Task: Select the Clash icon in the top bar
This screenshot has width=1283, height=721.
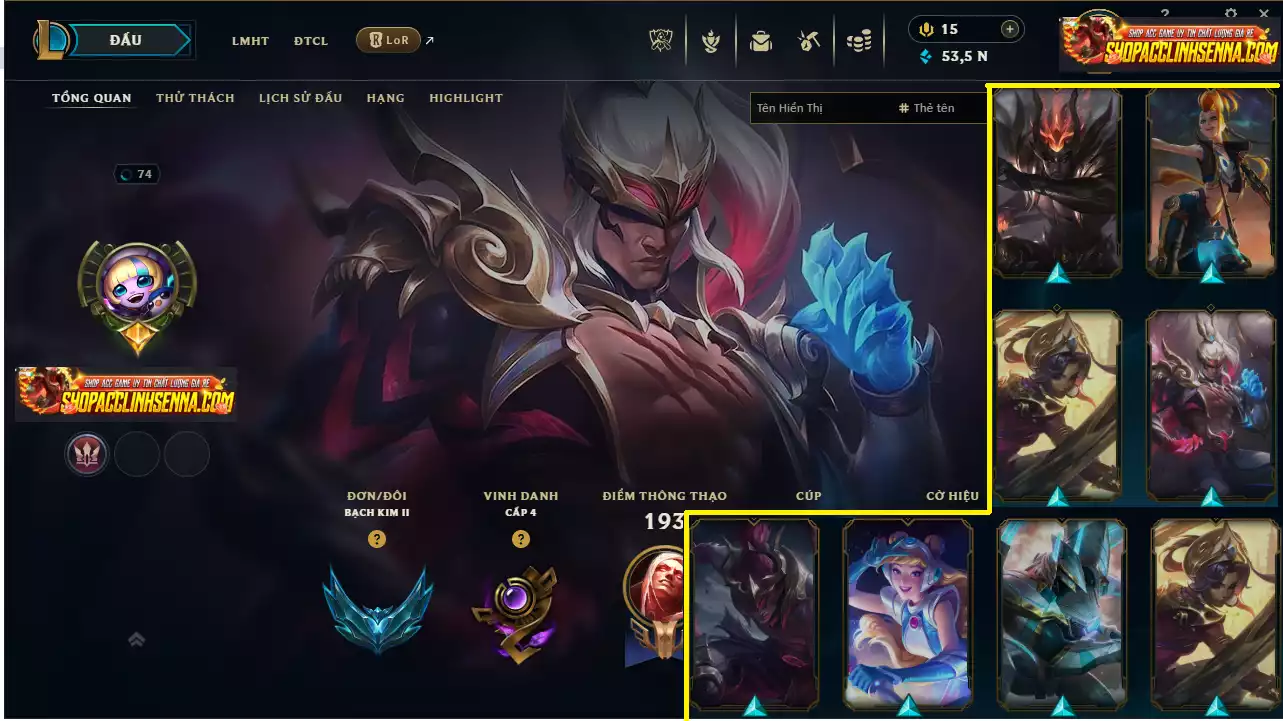Action: click(x=710, y=41)
